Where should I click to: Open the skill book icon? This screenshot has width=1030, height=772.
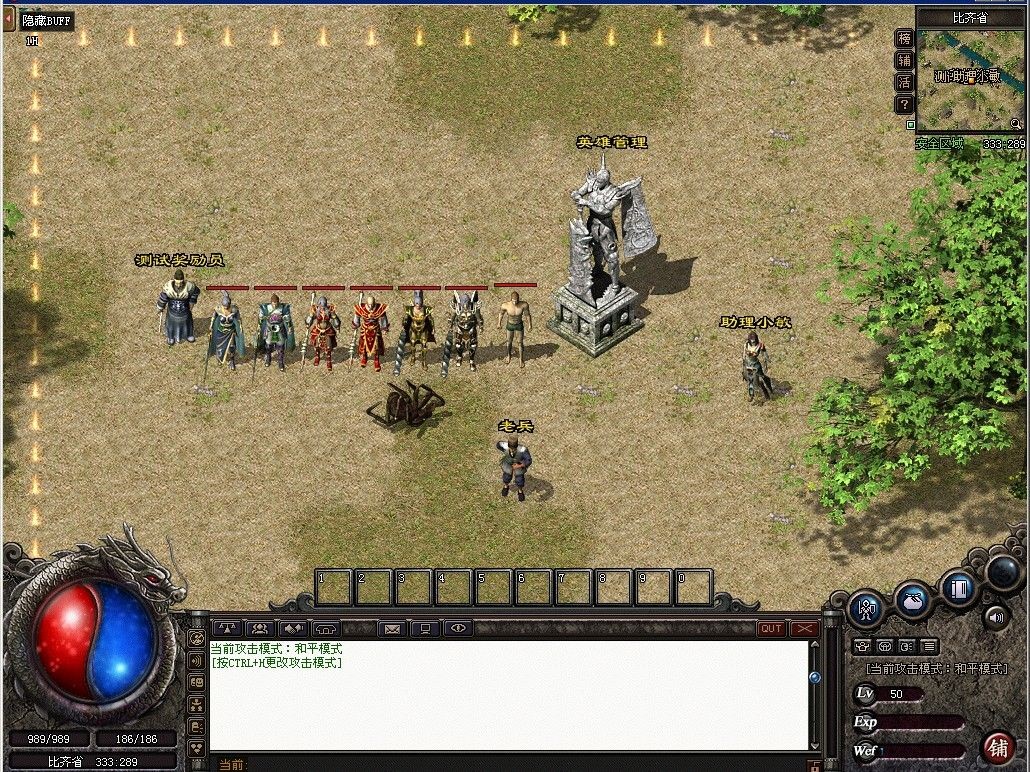[x=958, y=588]
